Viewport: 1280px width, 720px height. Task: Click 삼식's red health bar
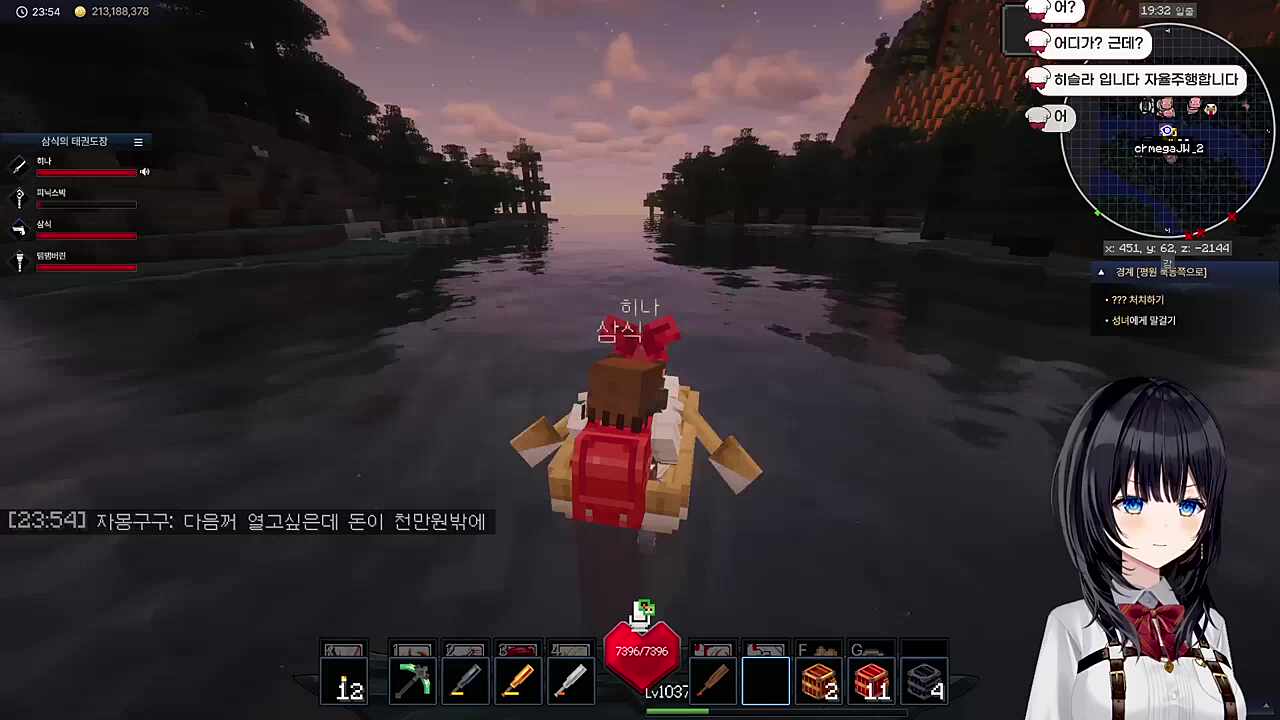(86, 236)
